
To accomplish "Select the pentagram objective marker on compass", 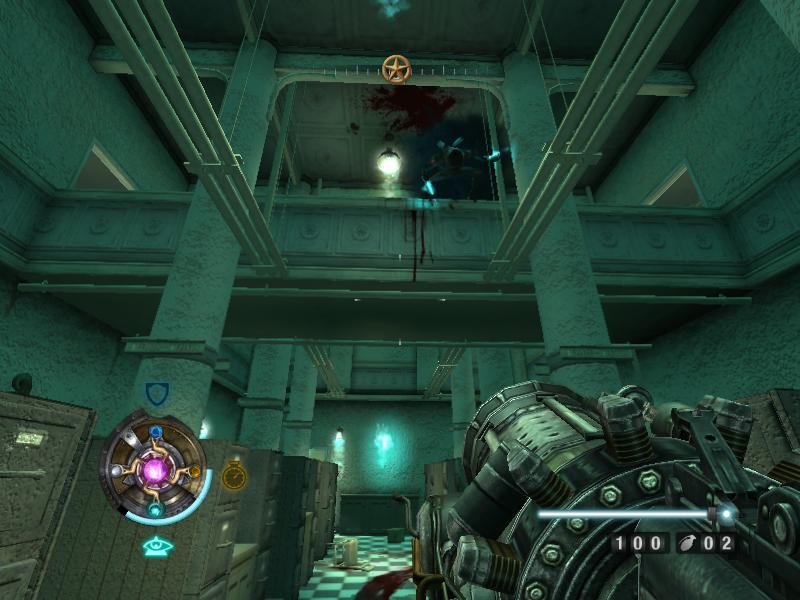I will [x=396, y=69].
